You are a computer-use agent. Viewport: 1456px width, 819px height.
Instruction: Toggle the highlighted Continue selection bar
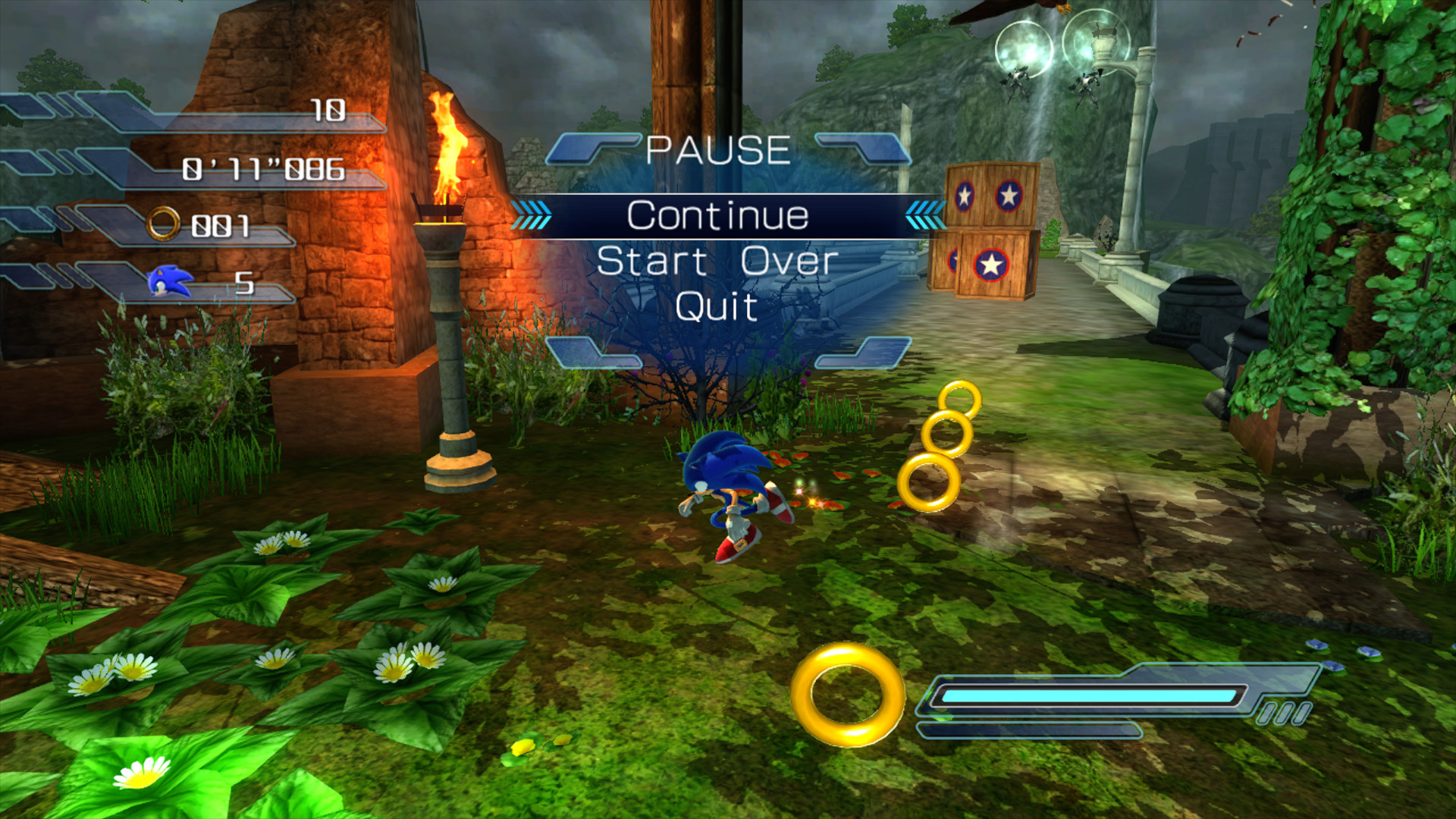[x=719, y=214]
